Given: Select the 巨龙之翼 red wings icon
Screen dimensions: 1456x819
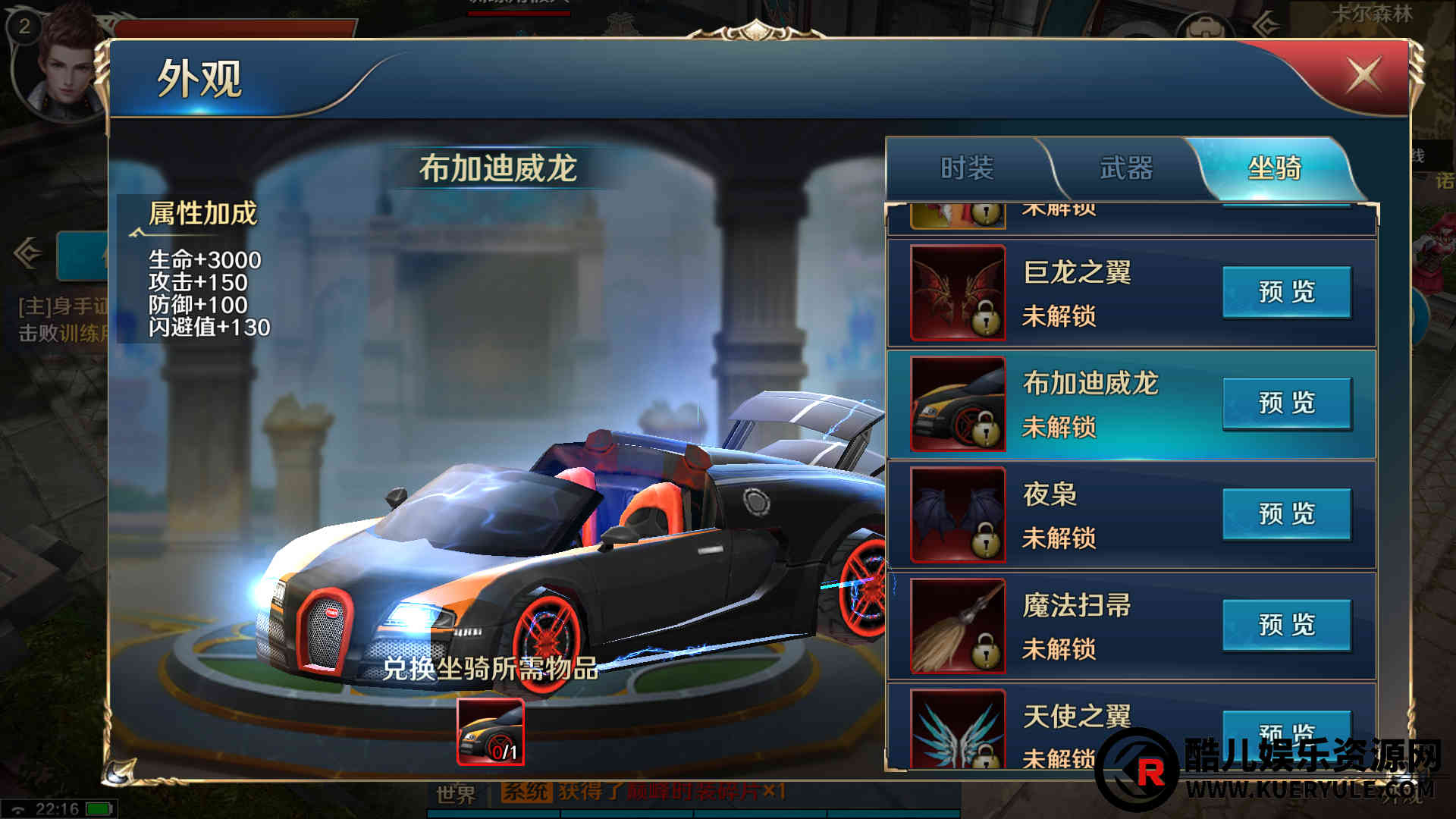Looking at the screenshot, I should (958, 293).
